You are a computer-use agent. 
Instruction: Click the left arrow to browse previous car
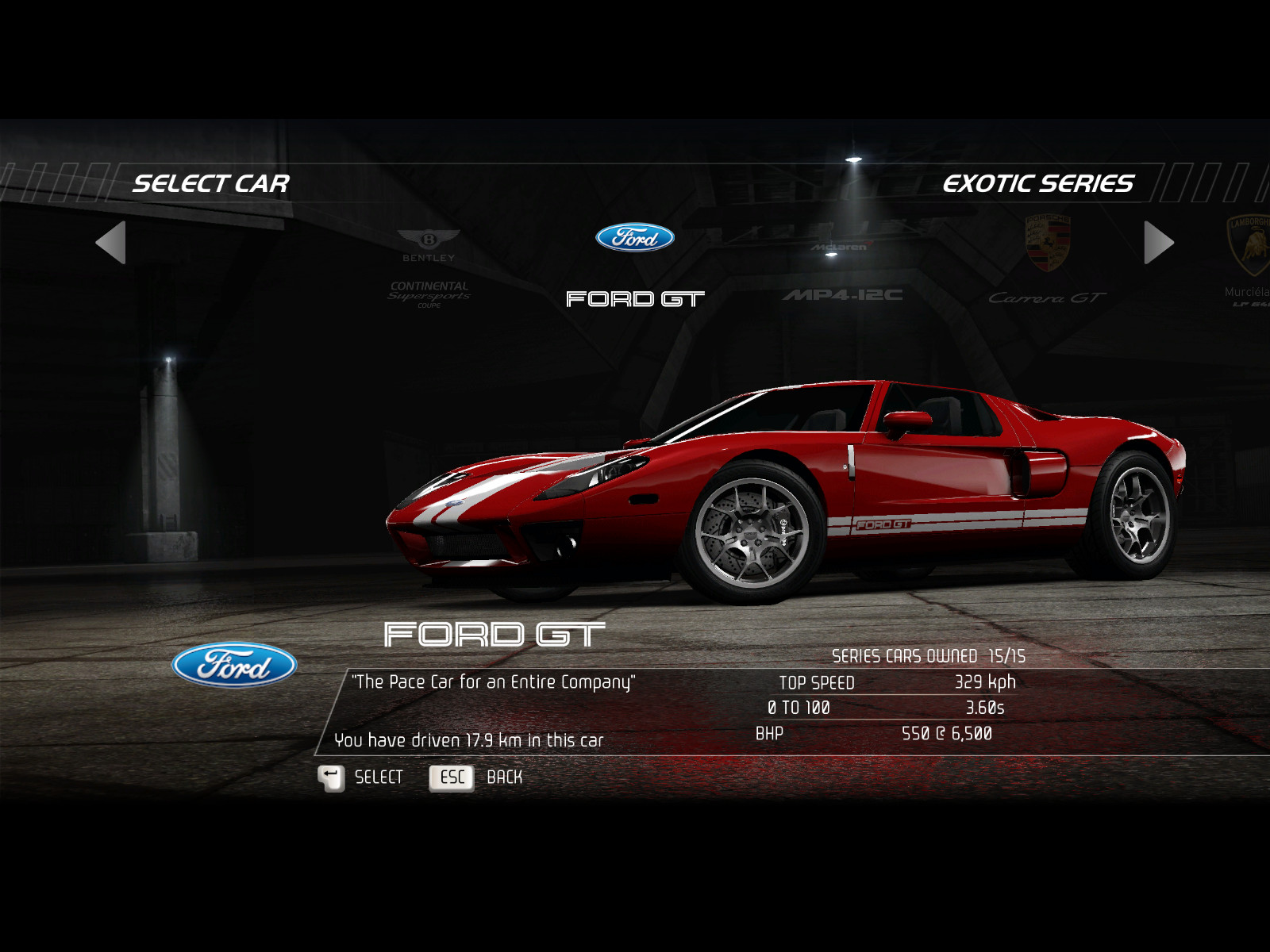coord(111,243)
